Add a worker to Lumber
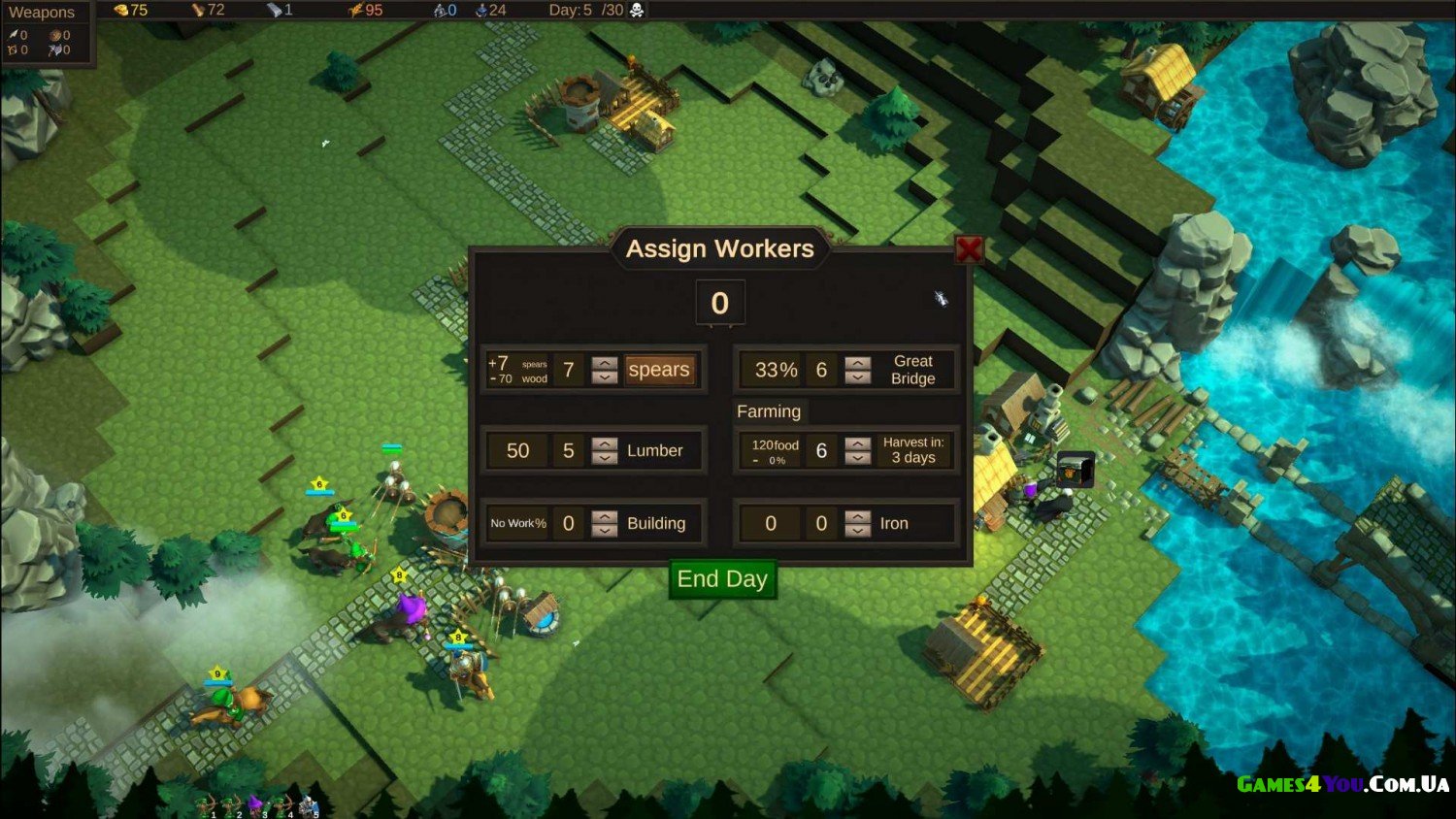 (x=605, y=443)
